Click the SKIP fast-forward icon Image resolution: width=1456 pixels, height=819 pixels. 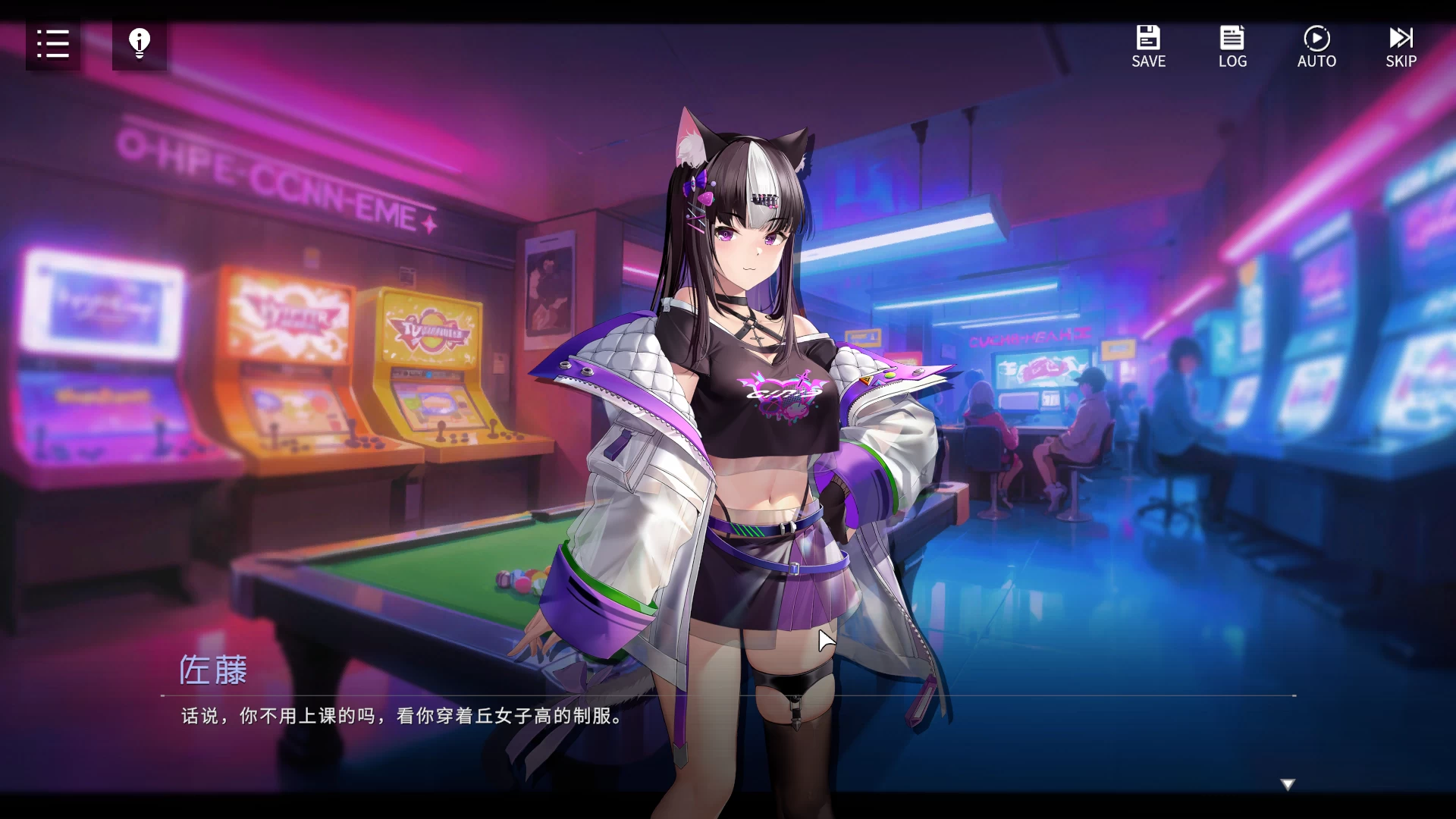pos(1401,36)
